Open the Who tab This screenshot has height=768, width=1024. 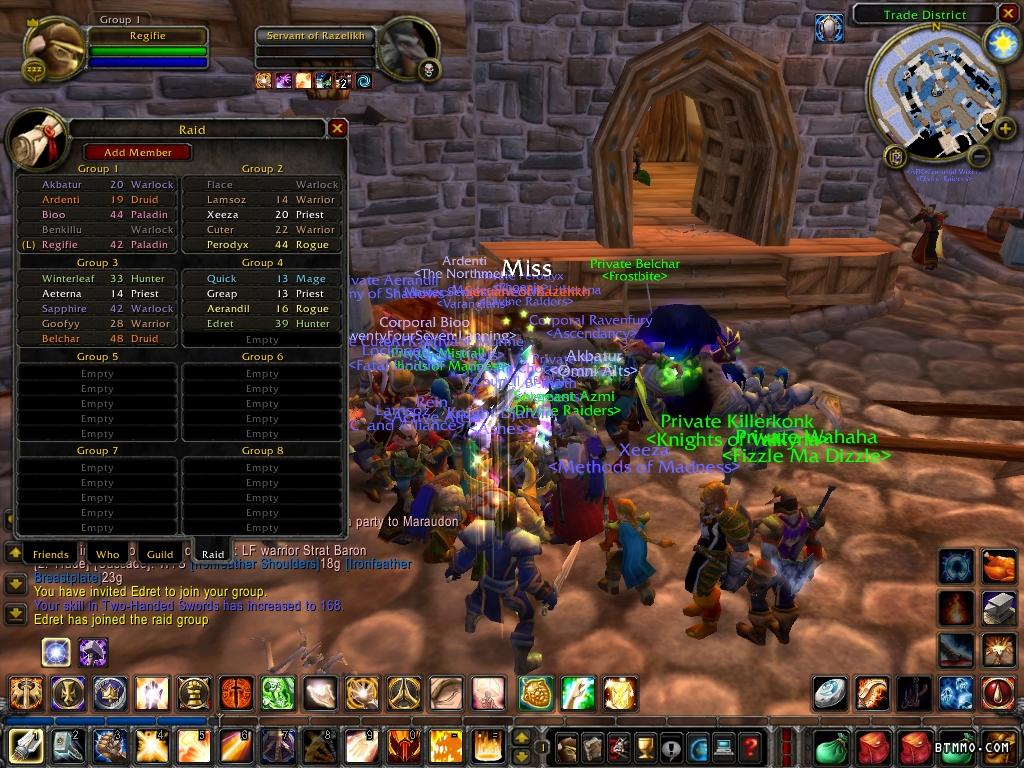click(x=107, y=554)
